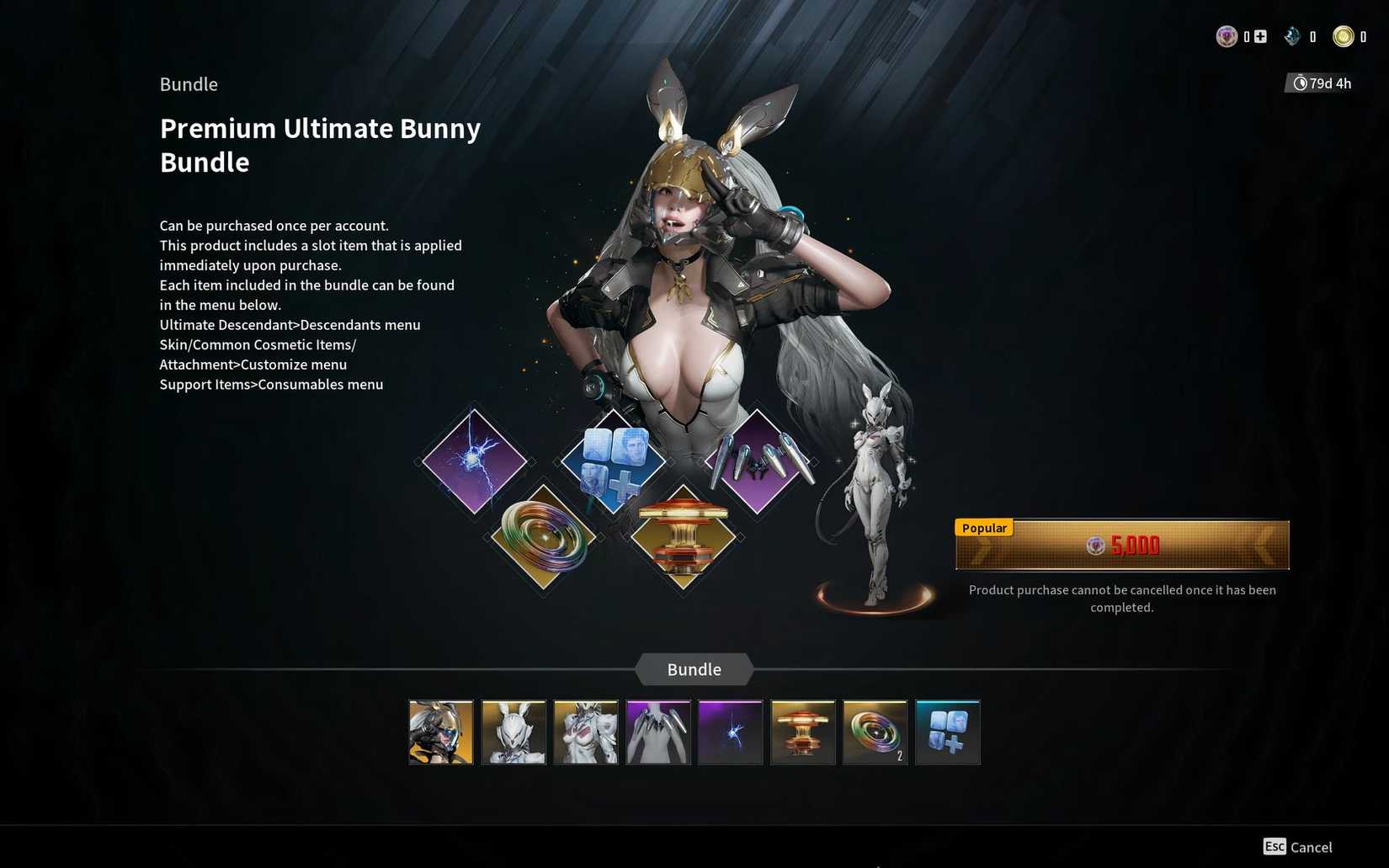This screenshot has width=1389, height=868.
Task: Click the Popular label on the price banner
Action: 982,528
